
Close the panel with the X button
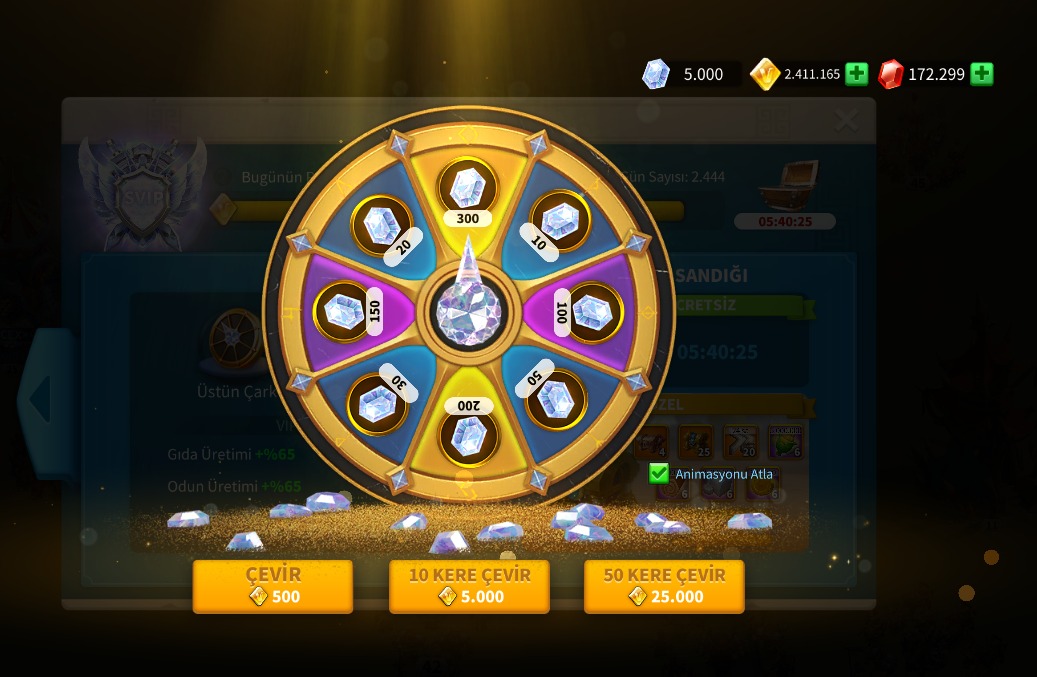point(846,122)
